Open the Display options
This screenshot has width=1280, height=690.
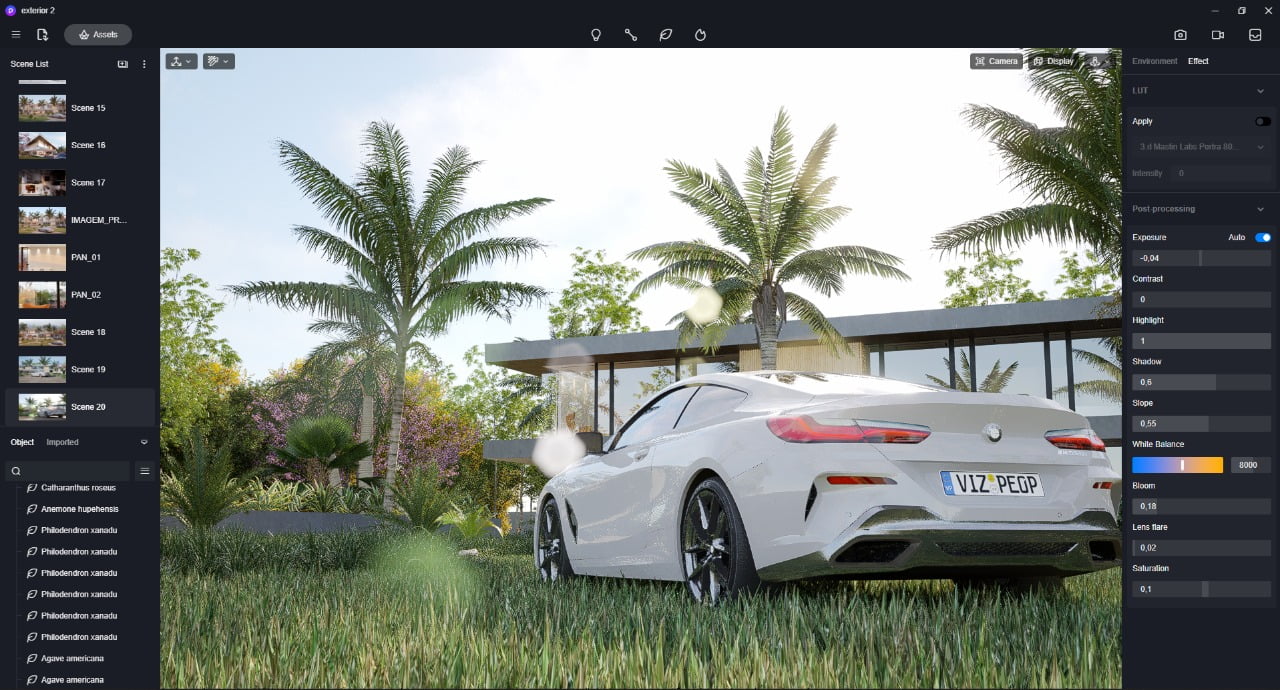click(1053, 61)
